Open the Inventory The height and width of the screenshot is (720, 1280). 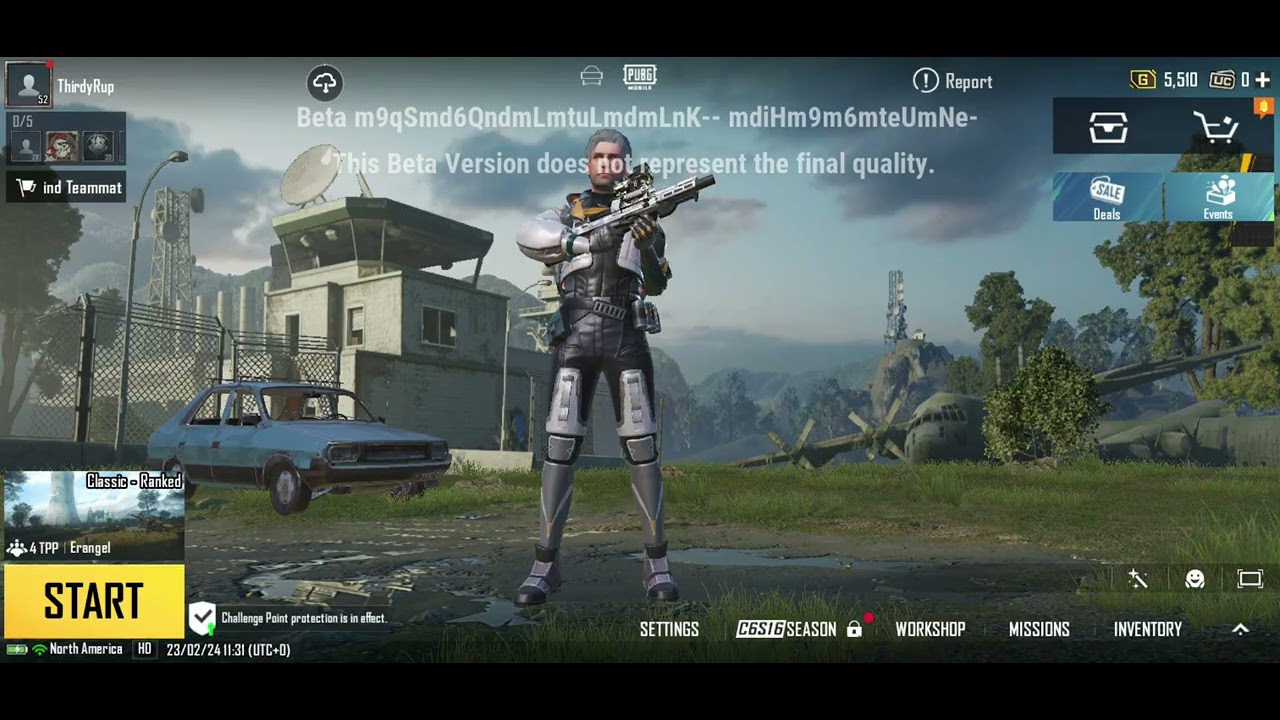[1147, 629]
